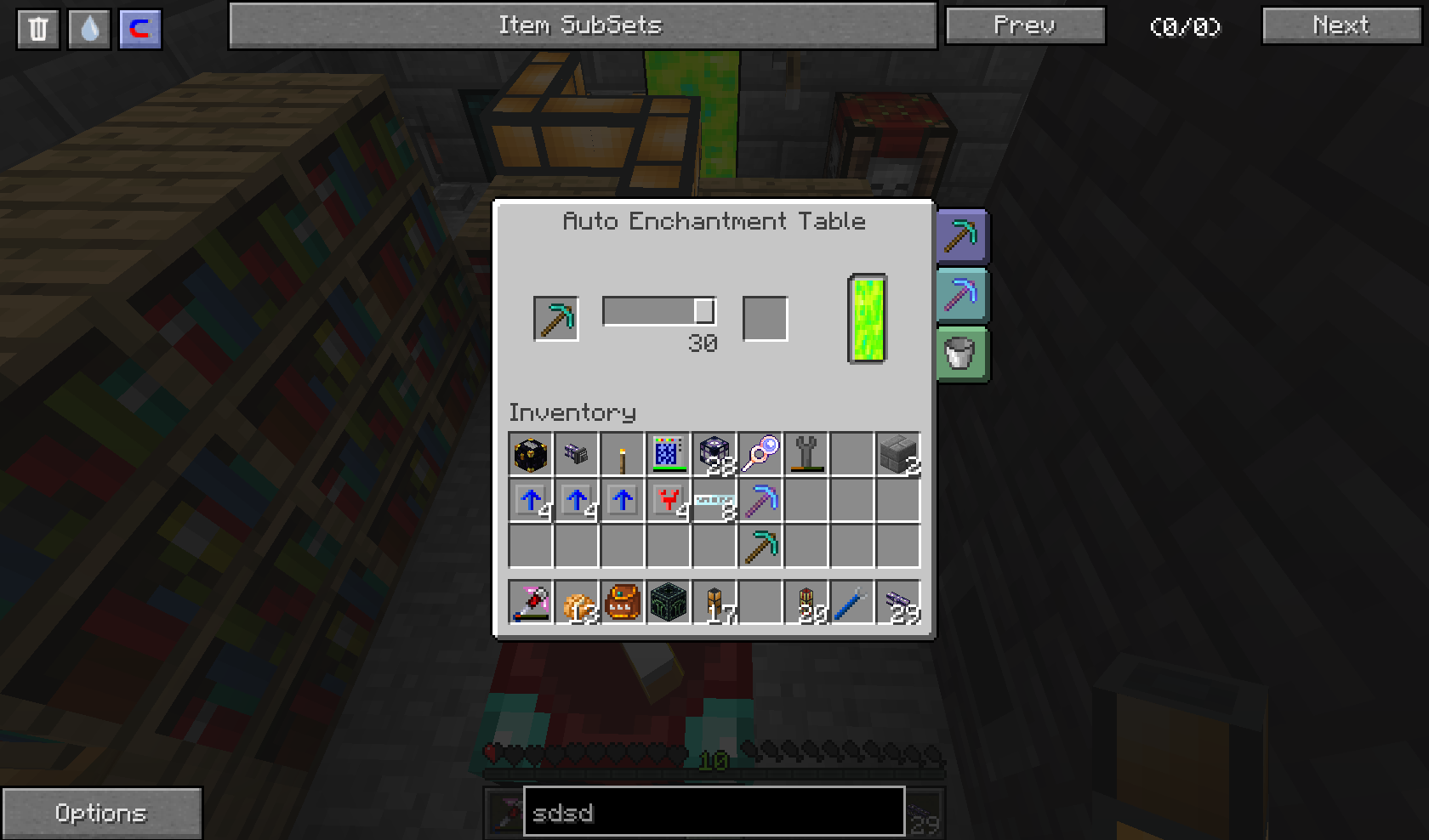Pick the red fork upgrade stack
This screenshot has width=1429, height=840.
click(669, 501)
